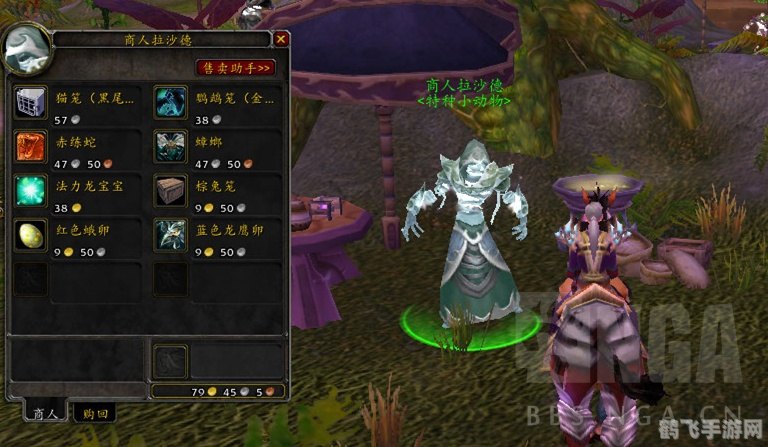The image size is (768, 447).
Task: Select the 法力龙宝宝 mana wyrmling
Action: [30, 190]
